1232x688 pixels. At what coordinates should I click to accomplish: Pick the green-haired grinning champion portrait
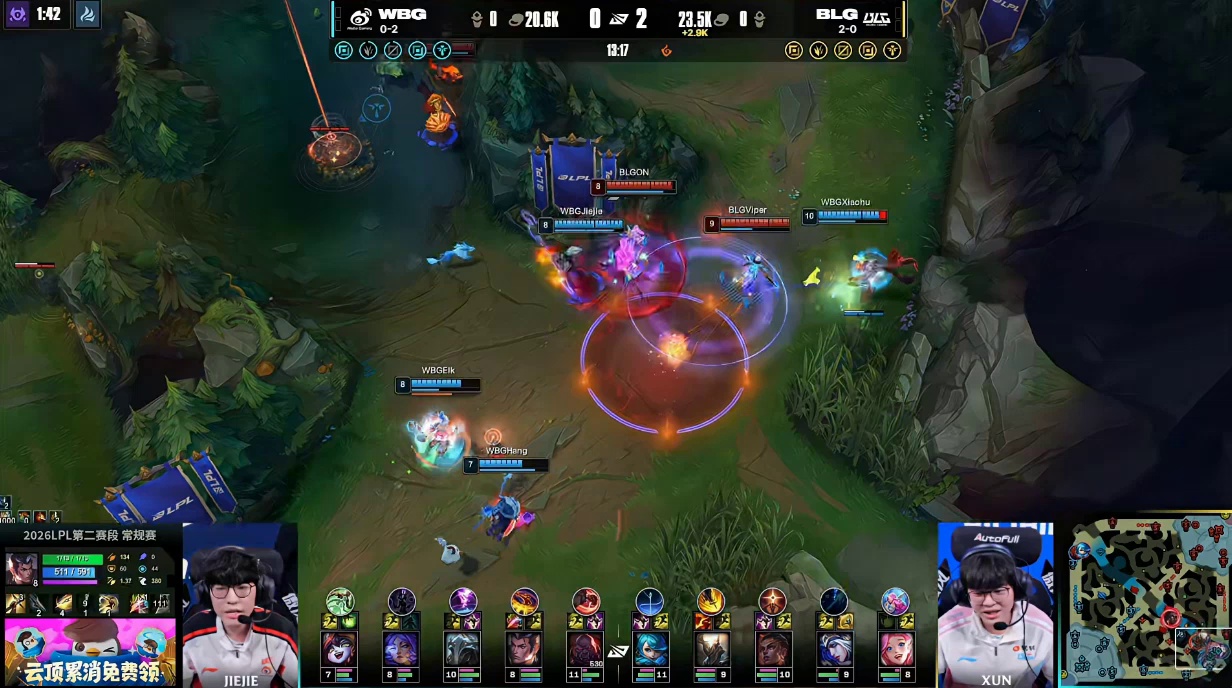click(340, 649)
